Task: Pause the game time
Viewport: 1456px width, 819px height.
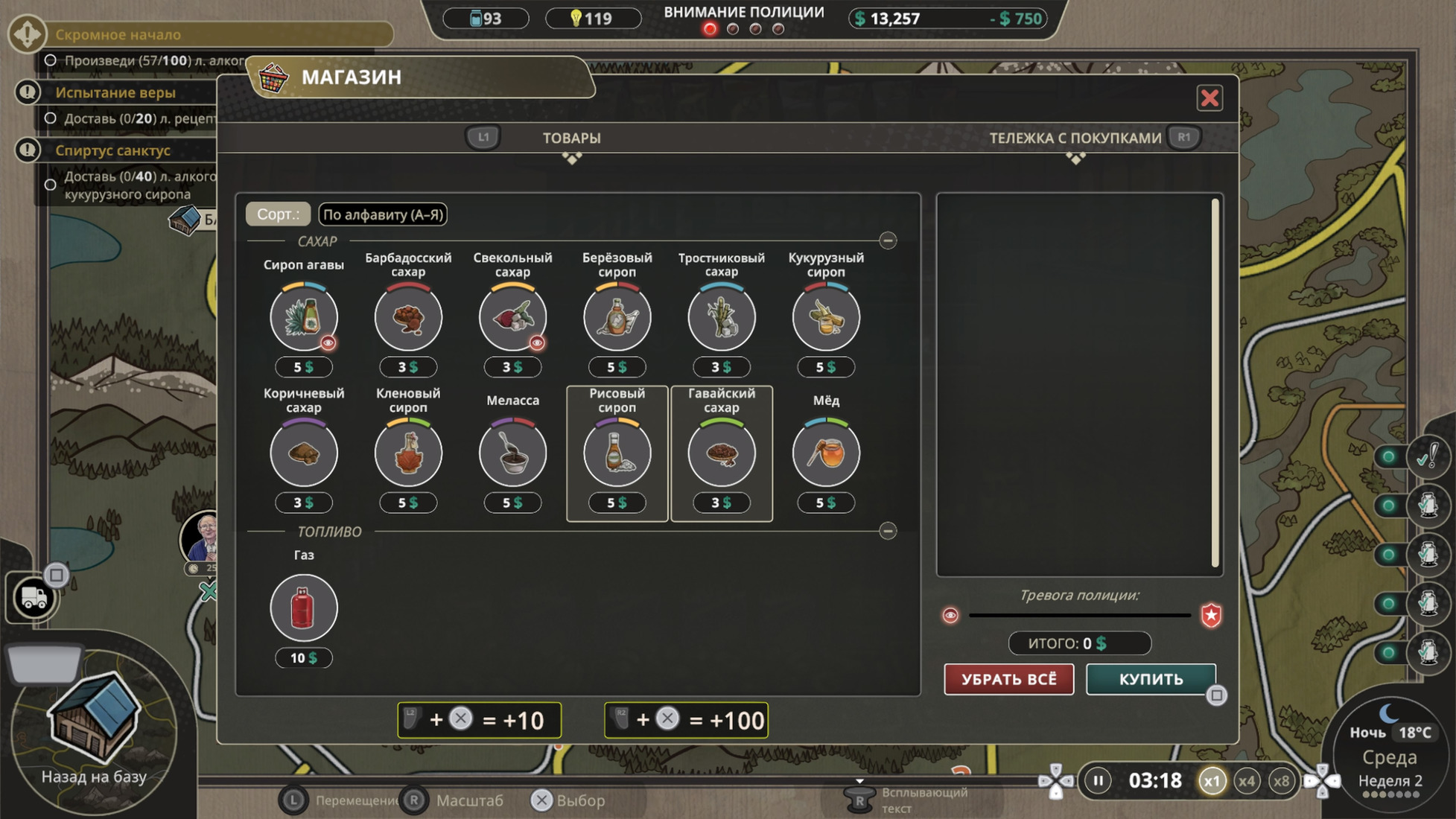Action: click(x=1098, y=781)
